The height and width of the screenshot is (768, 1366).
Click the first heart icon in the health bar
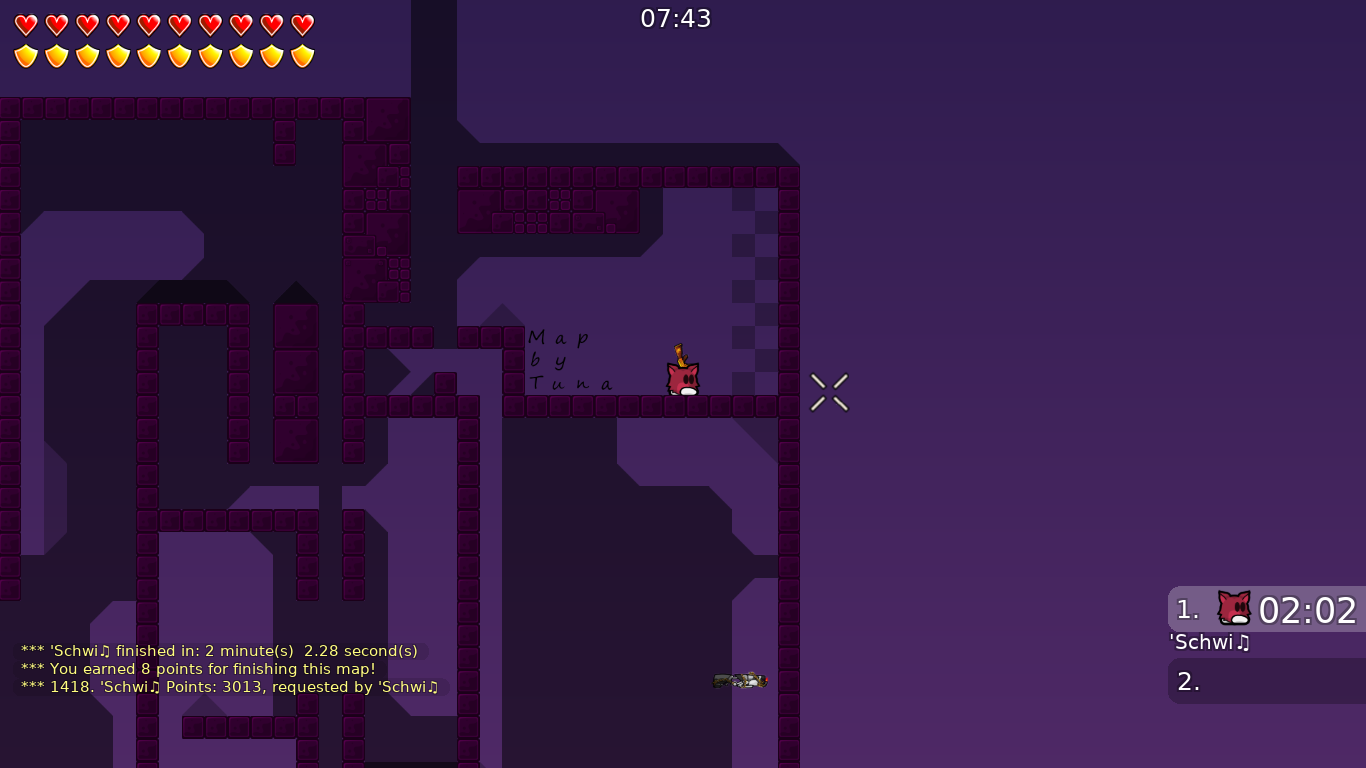(x=25, y=25)
